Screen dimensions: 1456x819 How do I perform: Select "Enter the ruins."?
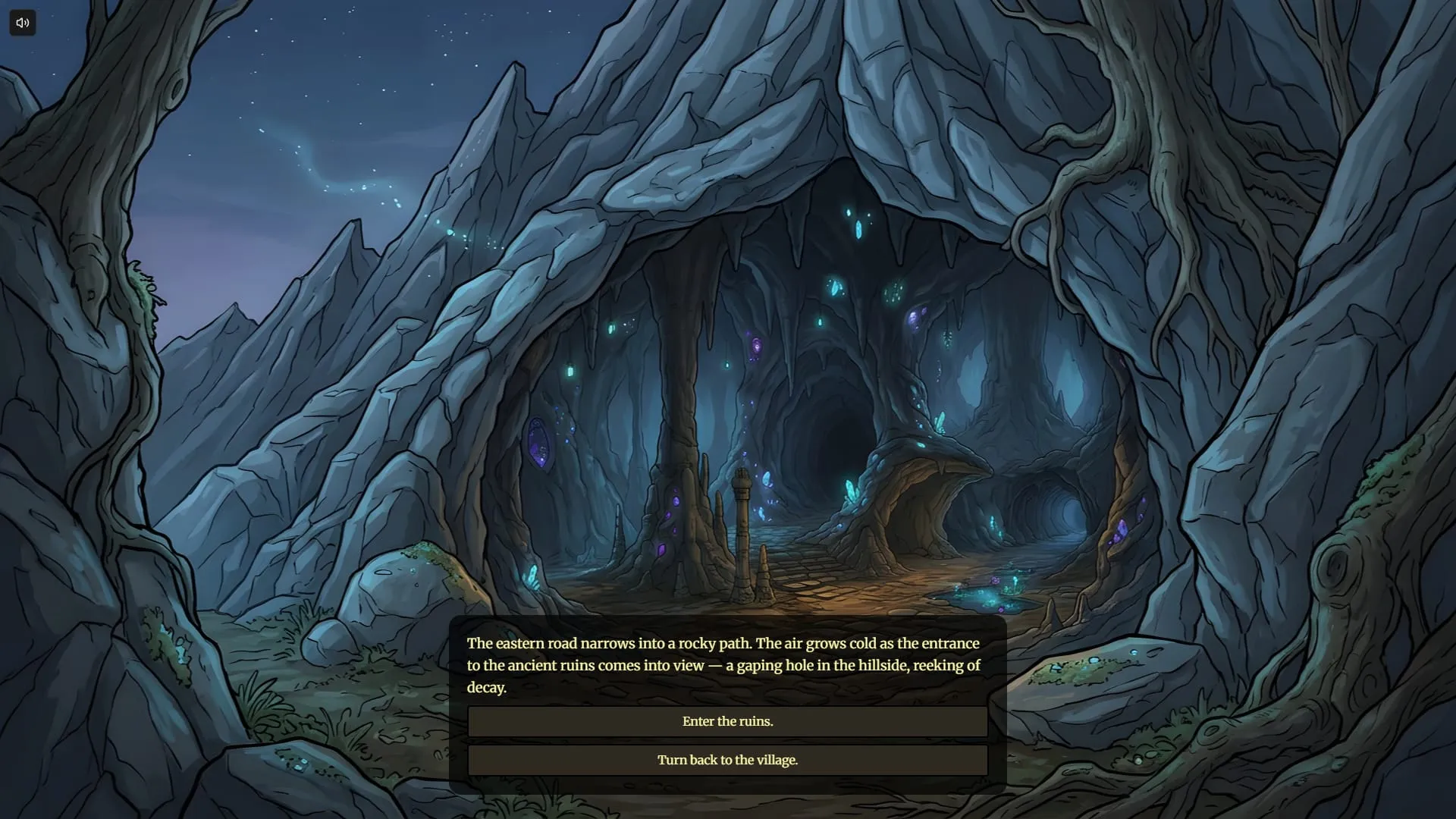tap(728, 721)
